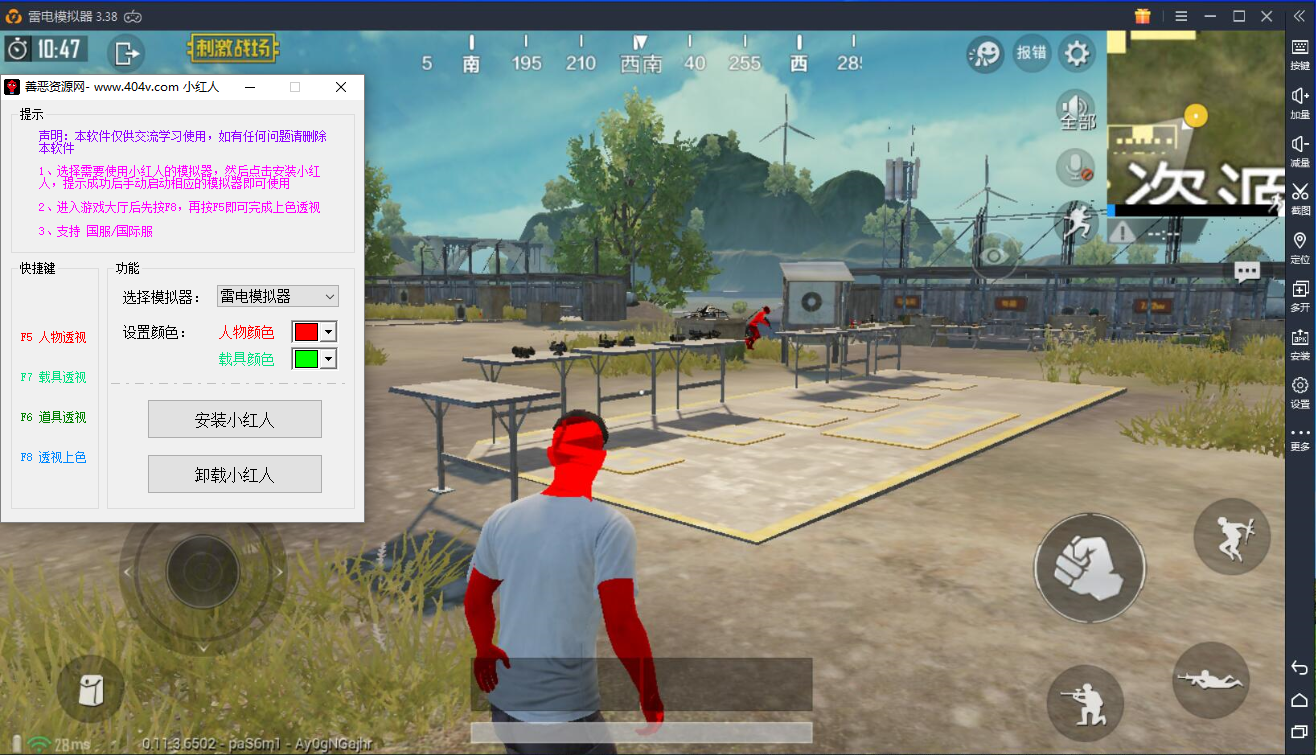This screenshot has width=1316, height=755.
Task: Toggle the eye free-look button
Action: pos(994,256)
